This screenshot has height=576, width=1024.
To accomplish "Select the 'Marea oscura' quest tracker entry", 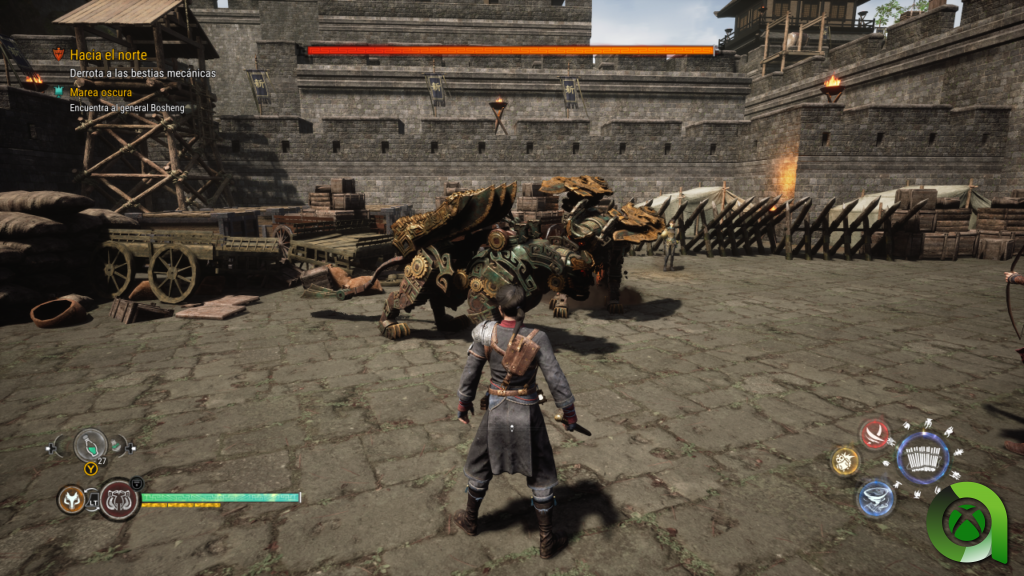I will [x=100, y=92].
